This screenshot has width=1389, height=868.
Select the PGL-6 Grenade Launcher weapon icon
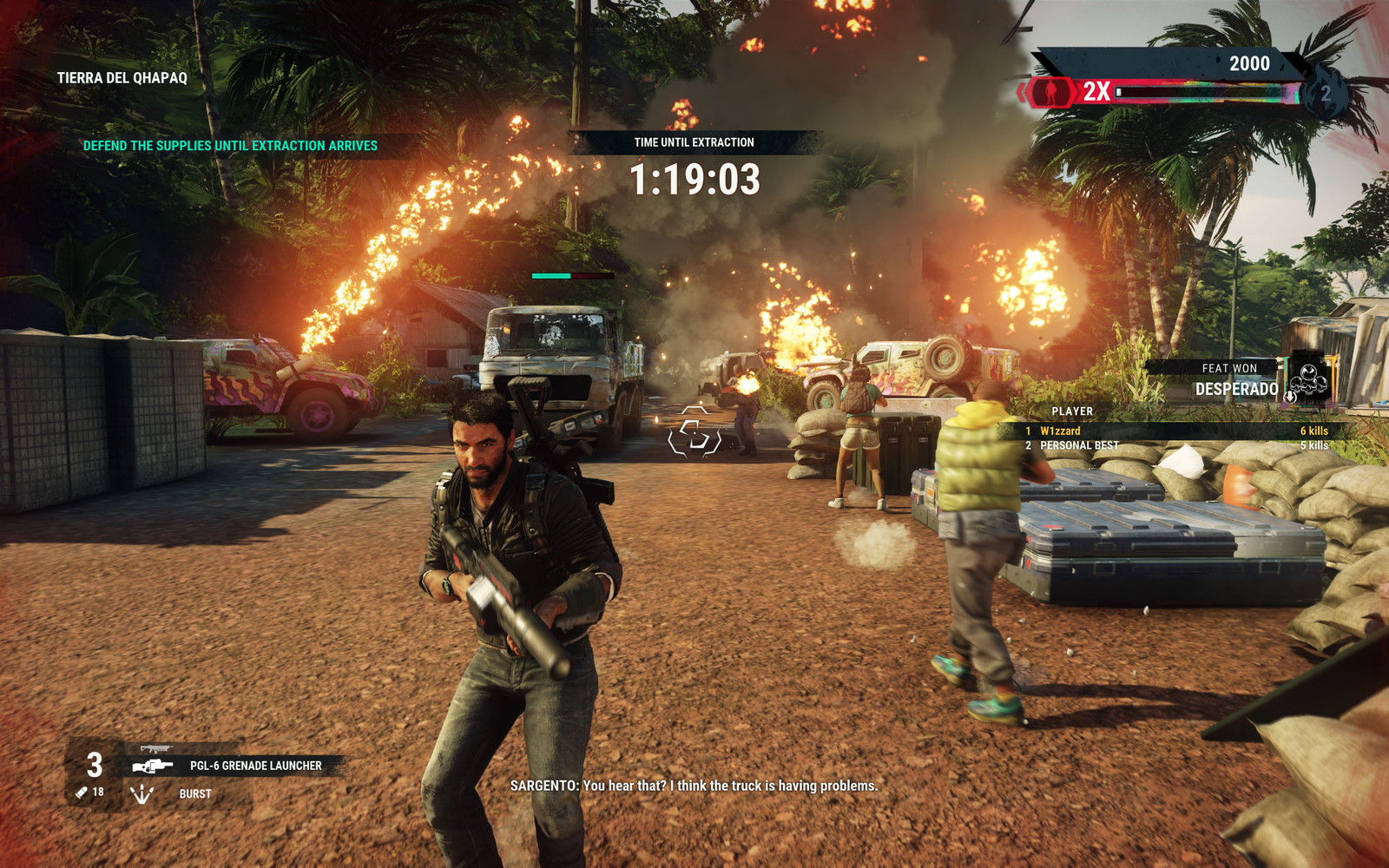pos(153,766)
